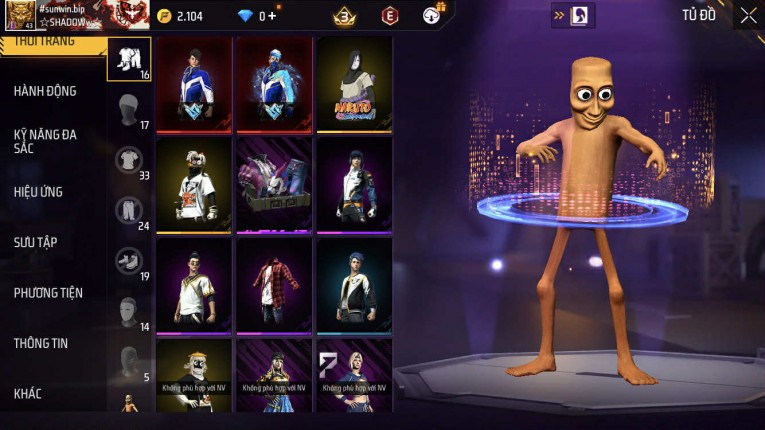Show the Phương Tiện category
The height and width of the screenshot is (430, 765).
[x=48, y=293]
